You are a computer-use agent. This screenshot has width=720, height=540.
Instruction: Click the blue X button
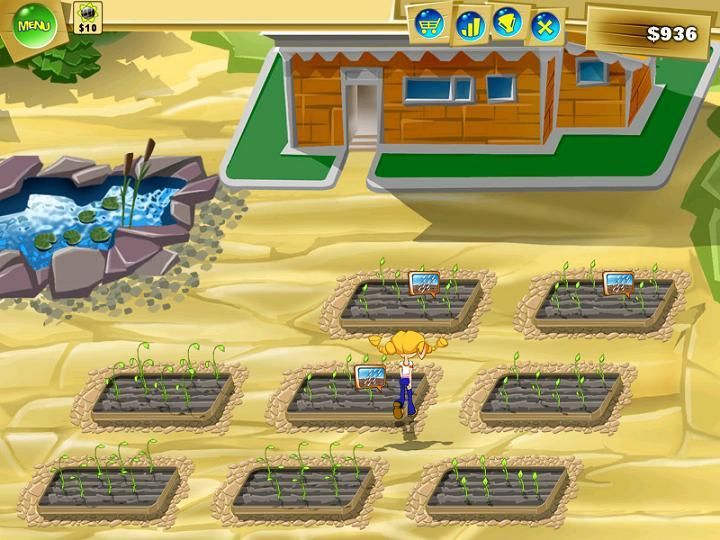pyautogui.click(x=545, y=25)
